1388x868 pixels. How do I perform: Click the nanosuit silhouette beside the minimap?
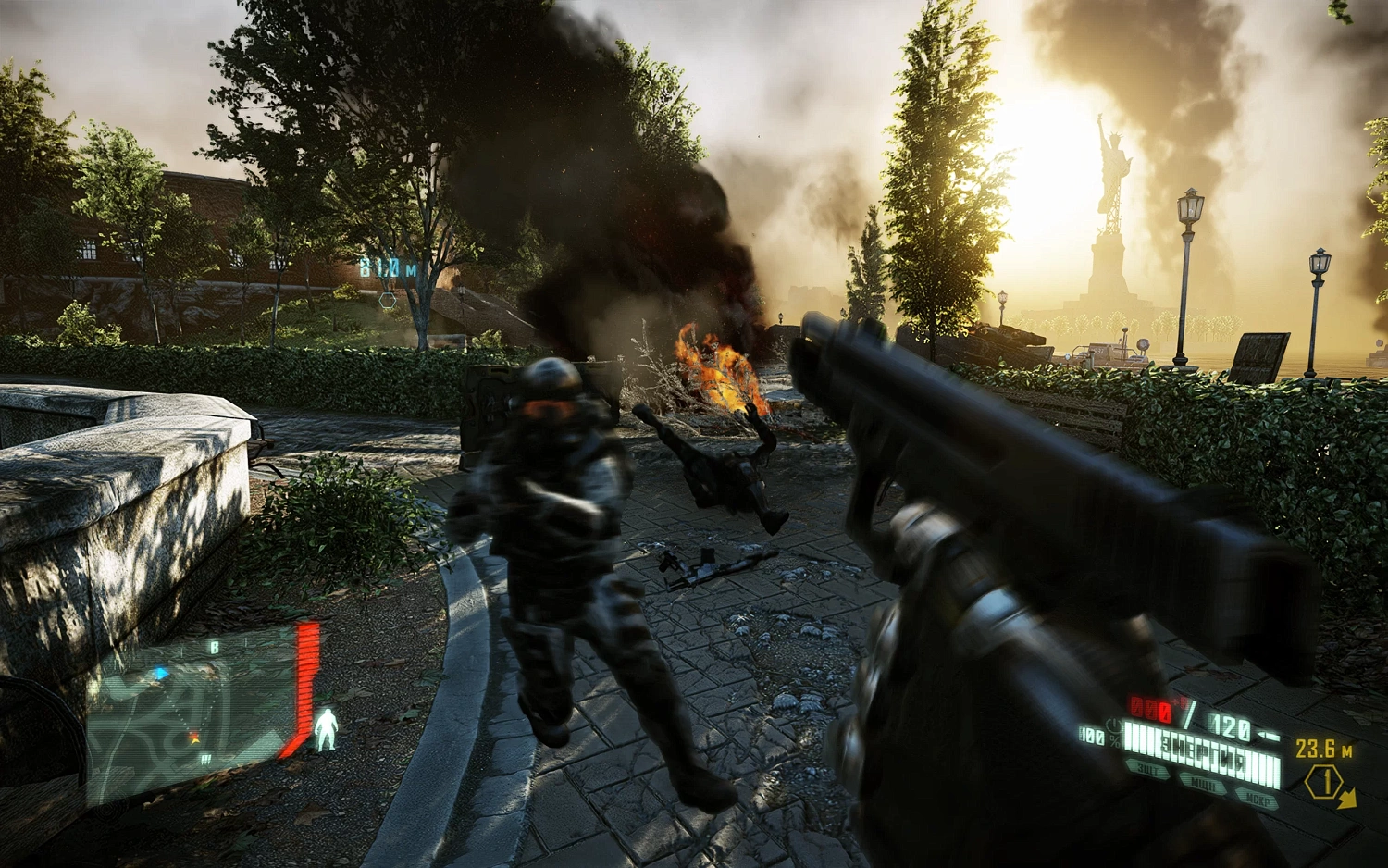327,728
